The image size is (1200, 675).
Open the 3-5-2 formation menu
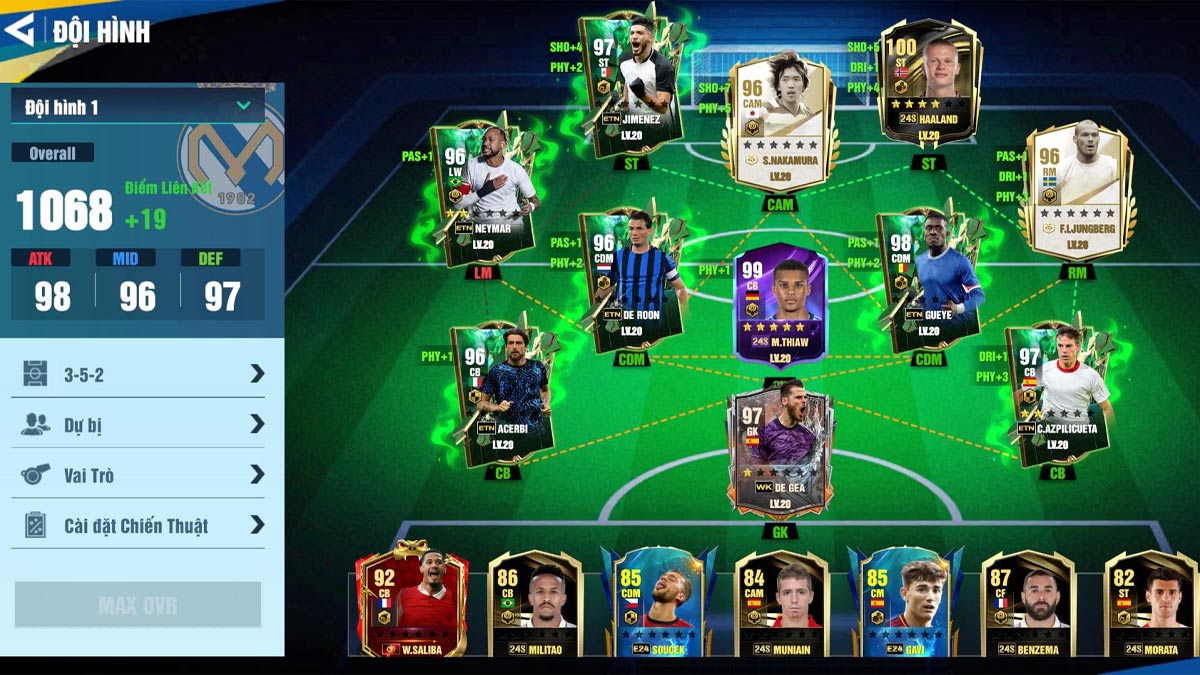(x=138, y=373)
